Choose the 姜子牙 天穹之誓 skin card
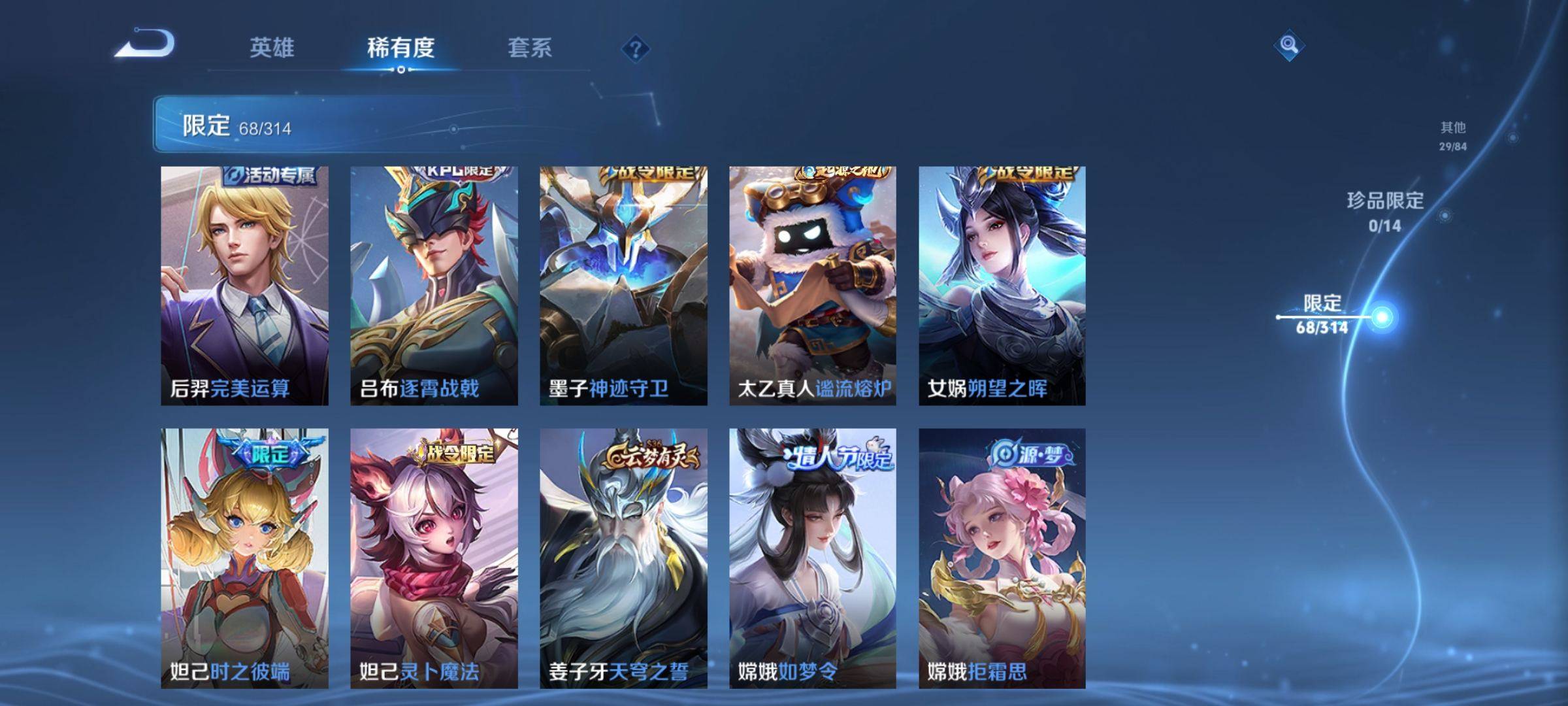The image size is (1568, 706). point(623,558)
